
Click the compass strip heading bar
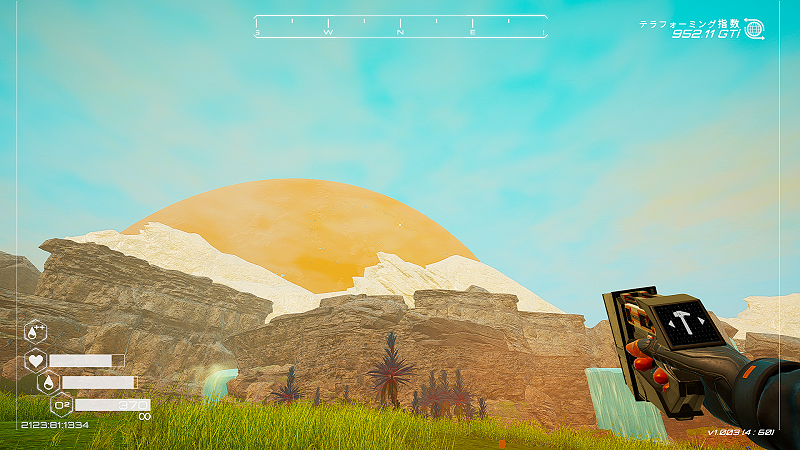400,27
